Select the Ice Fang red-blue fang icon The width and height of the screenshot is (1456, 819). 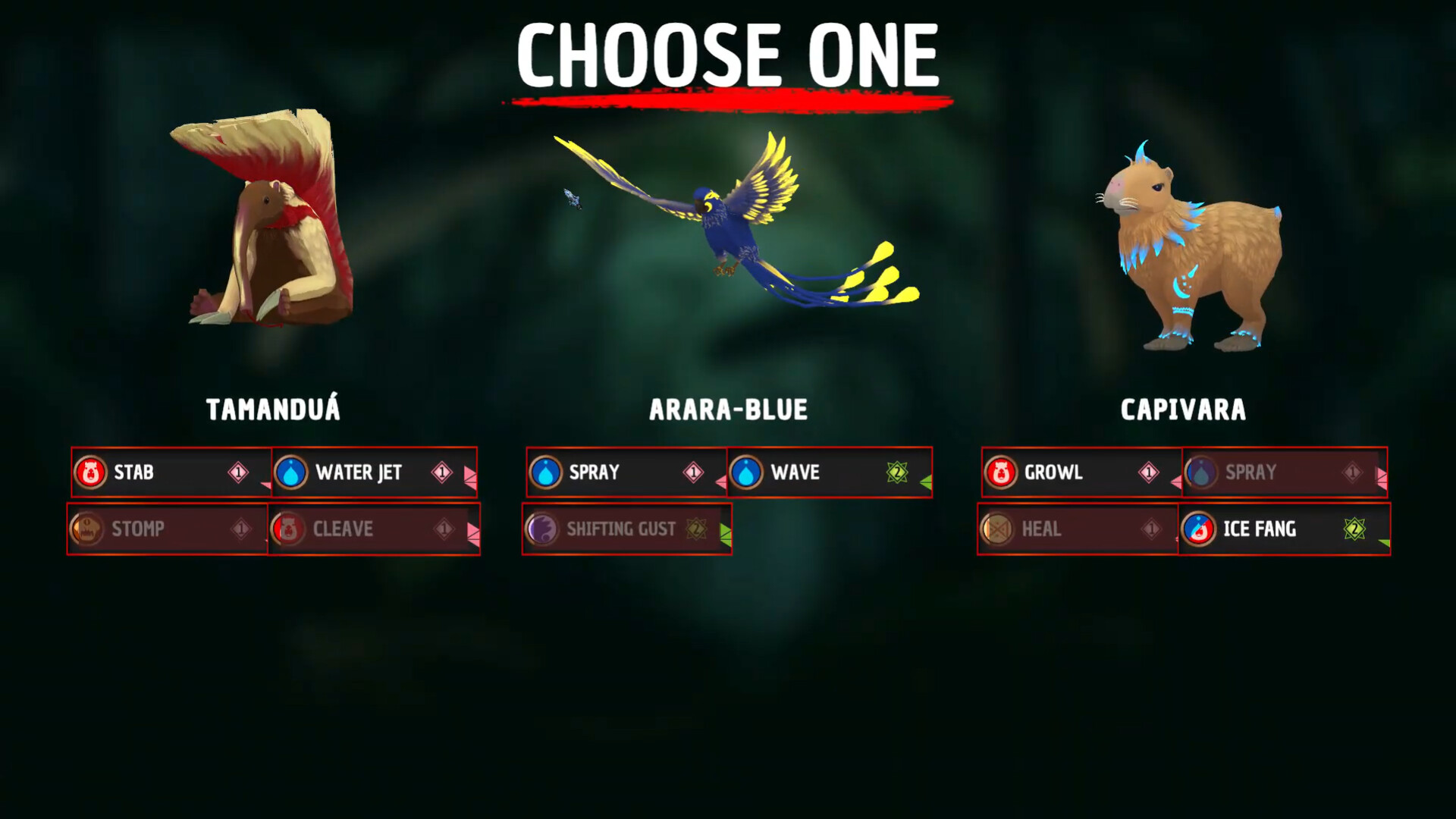(x=1200, y=529)
